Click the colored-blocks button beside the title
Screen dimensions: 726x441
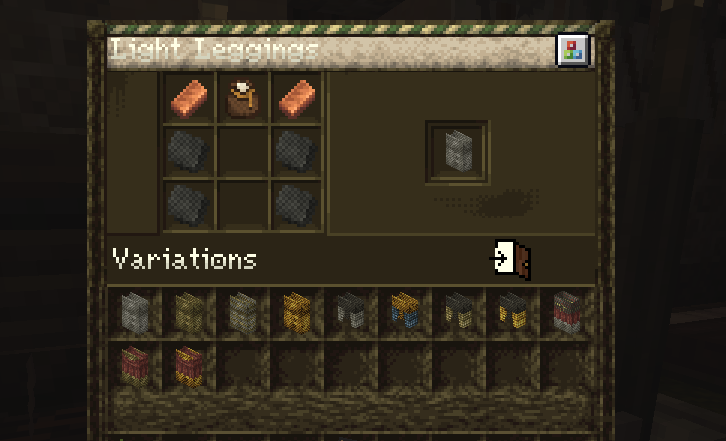(x=572, y=50)
